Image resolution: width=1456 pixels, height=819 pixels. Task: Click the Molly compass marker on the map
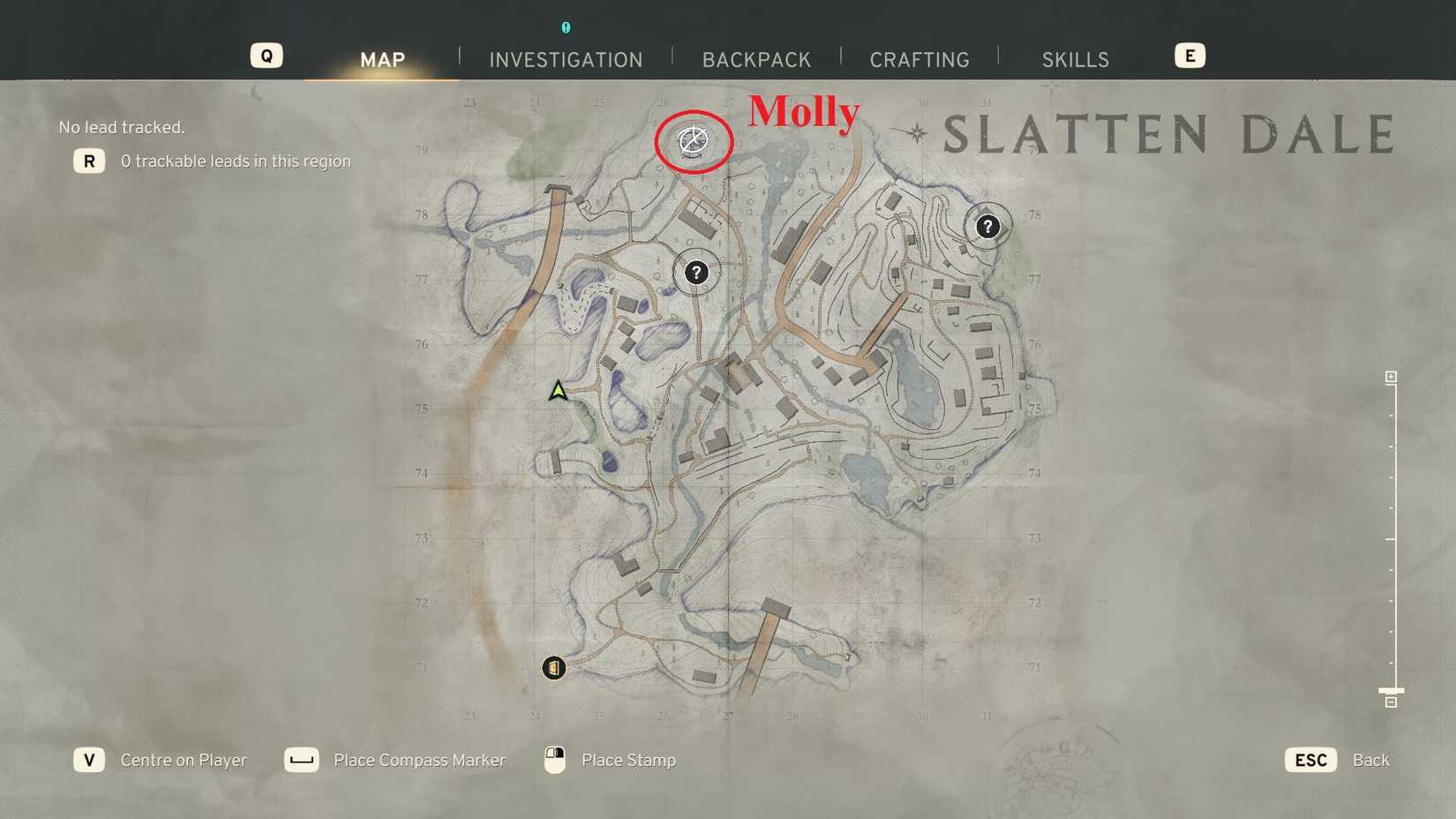point(694,141)
